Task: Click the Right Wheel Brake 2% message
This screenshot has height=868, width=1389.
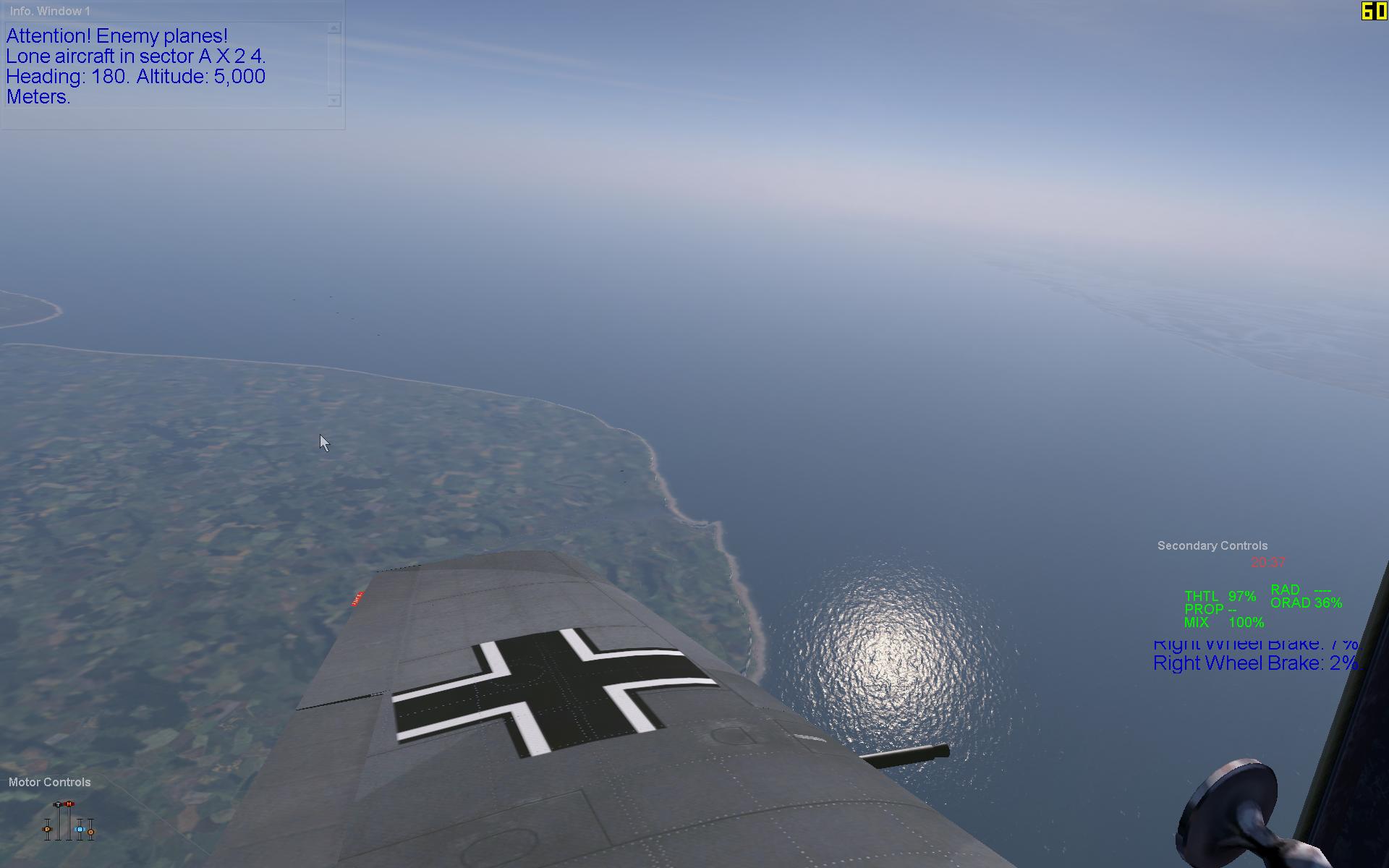Action: click(1255, 663)
